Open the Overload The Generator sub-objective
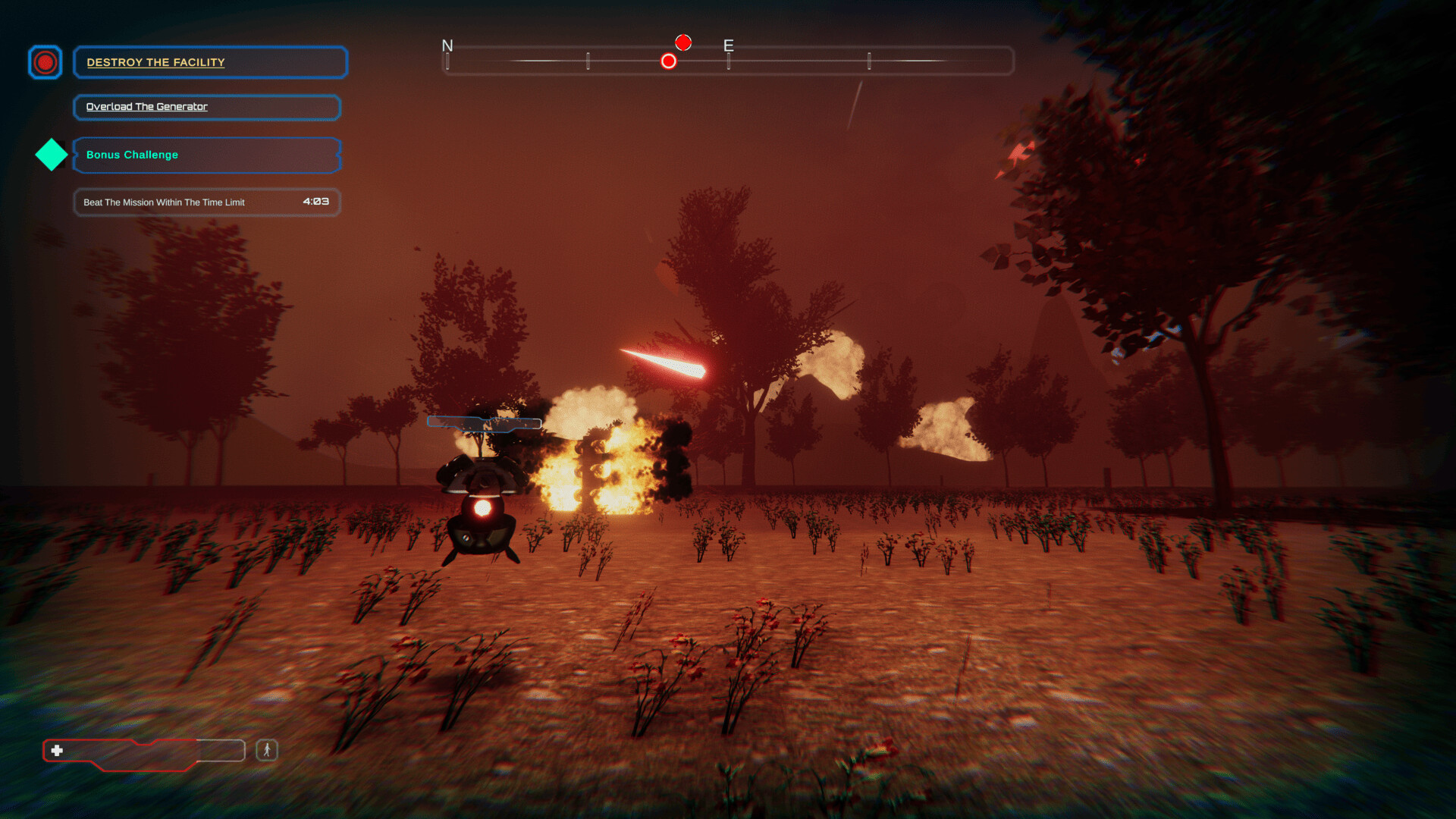1456x819 pixels. pos(206,107)
